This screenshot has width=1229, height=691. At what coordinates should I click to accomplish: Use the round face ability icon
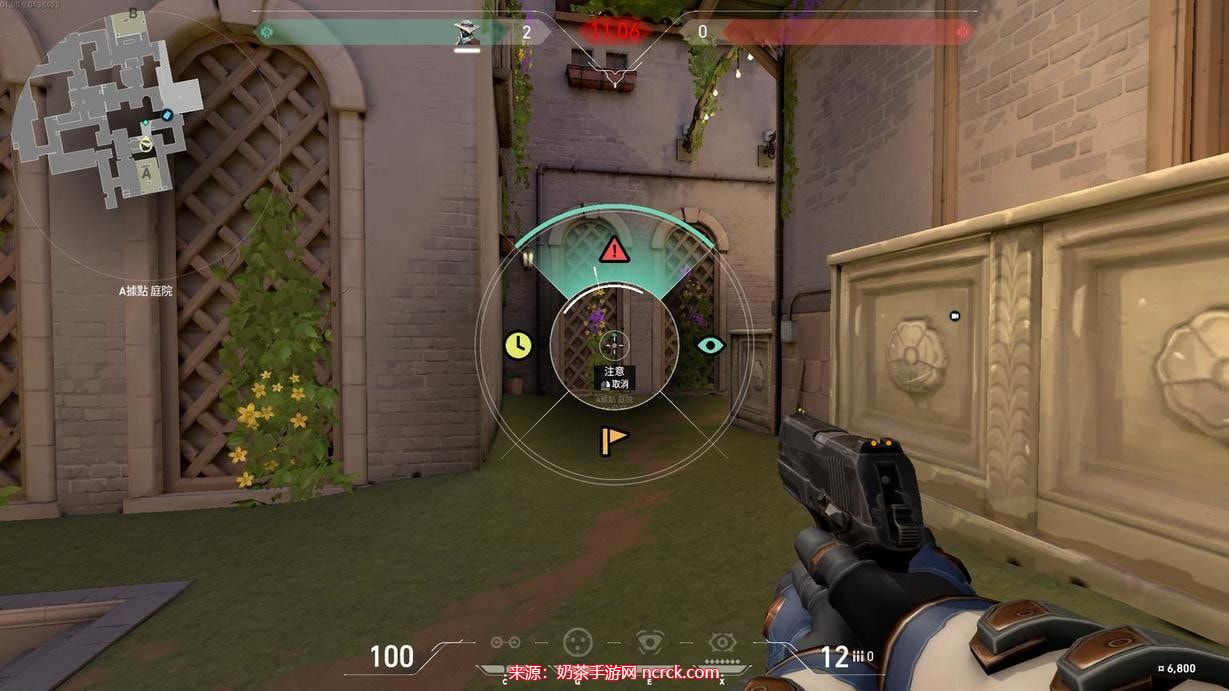click(x=577, y=642)
